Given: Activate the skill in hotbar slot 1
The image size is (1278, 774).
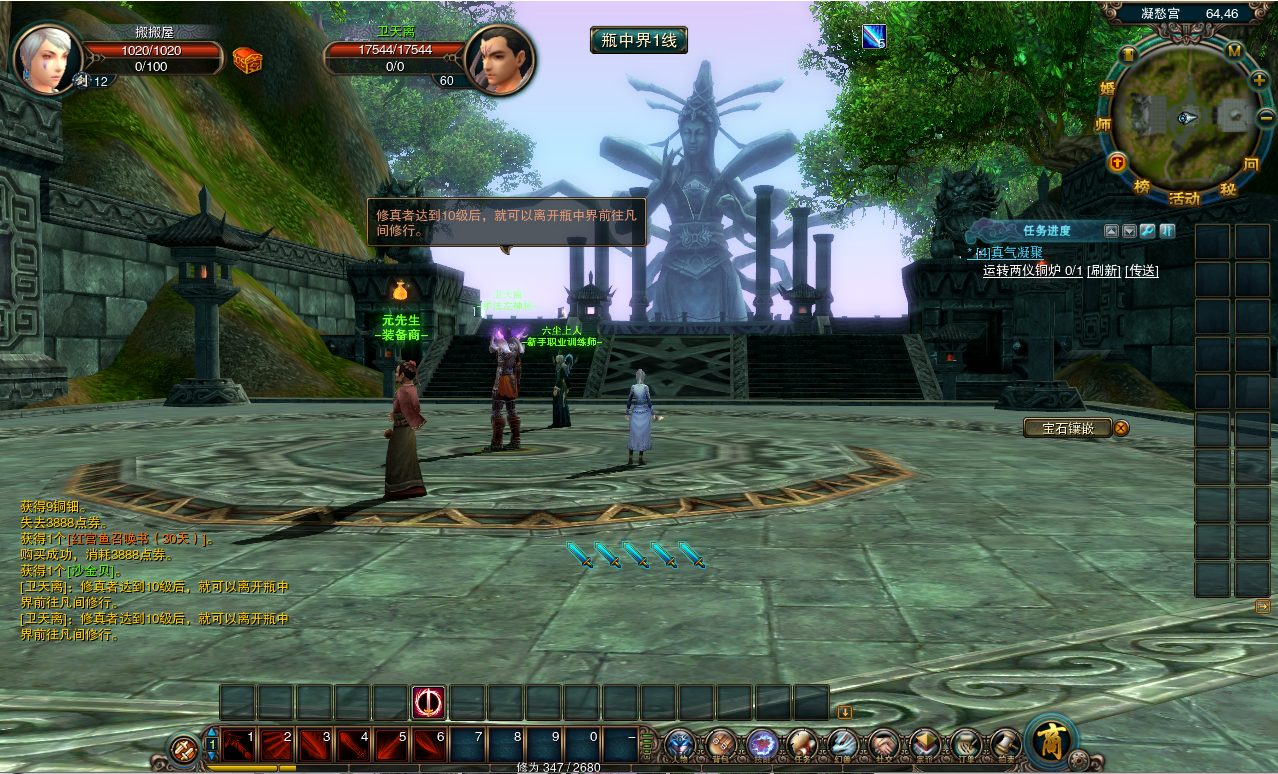Looking at the screenshot, I should pyautogui.click(x=240, y=745).
